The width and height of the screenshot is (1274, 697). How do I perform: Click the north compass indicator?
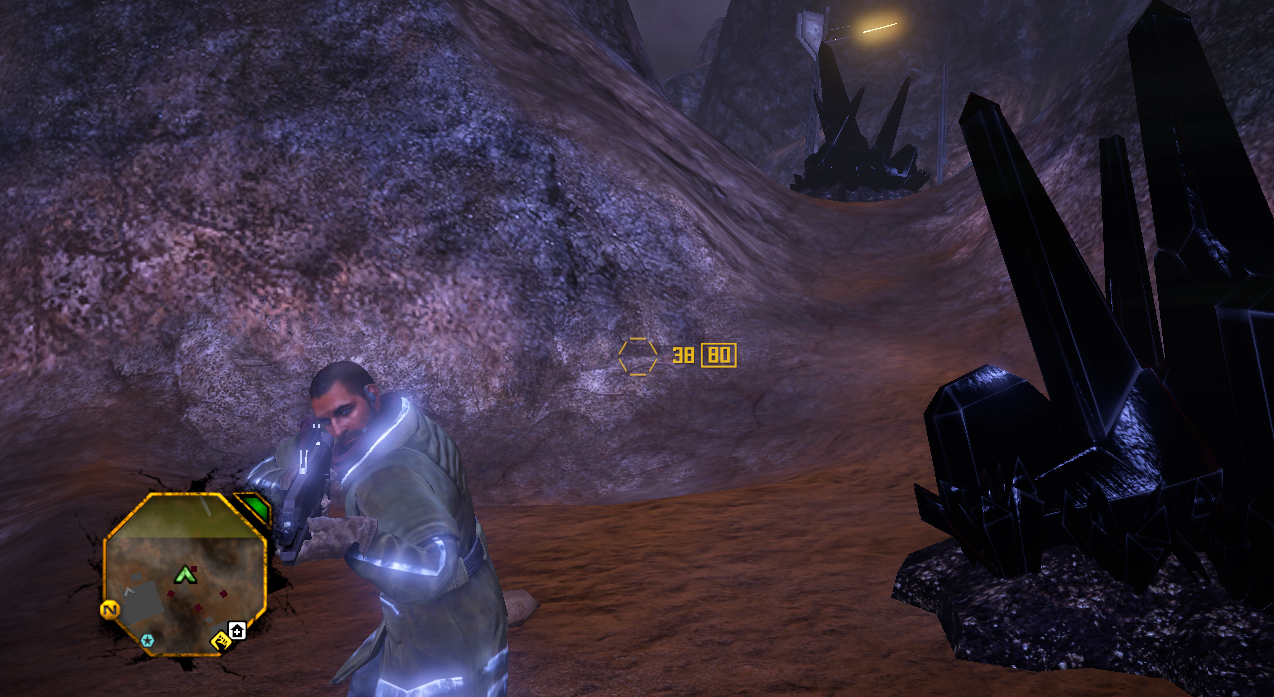pos(108,609)
